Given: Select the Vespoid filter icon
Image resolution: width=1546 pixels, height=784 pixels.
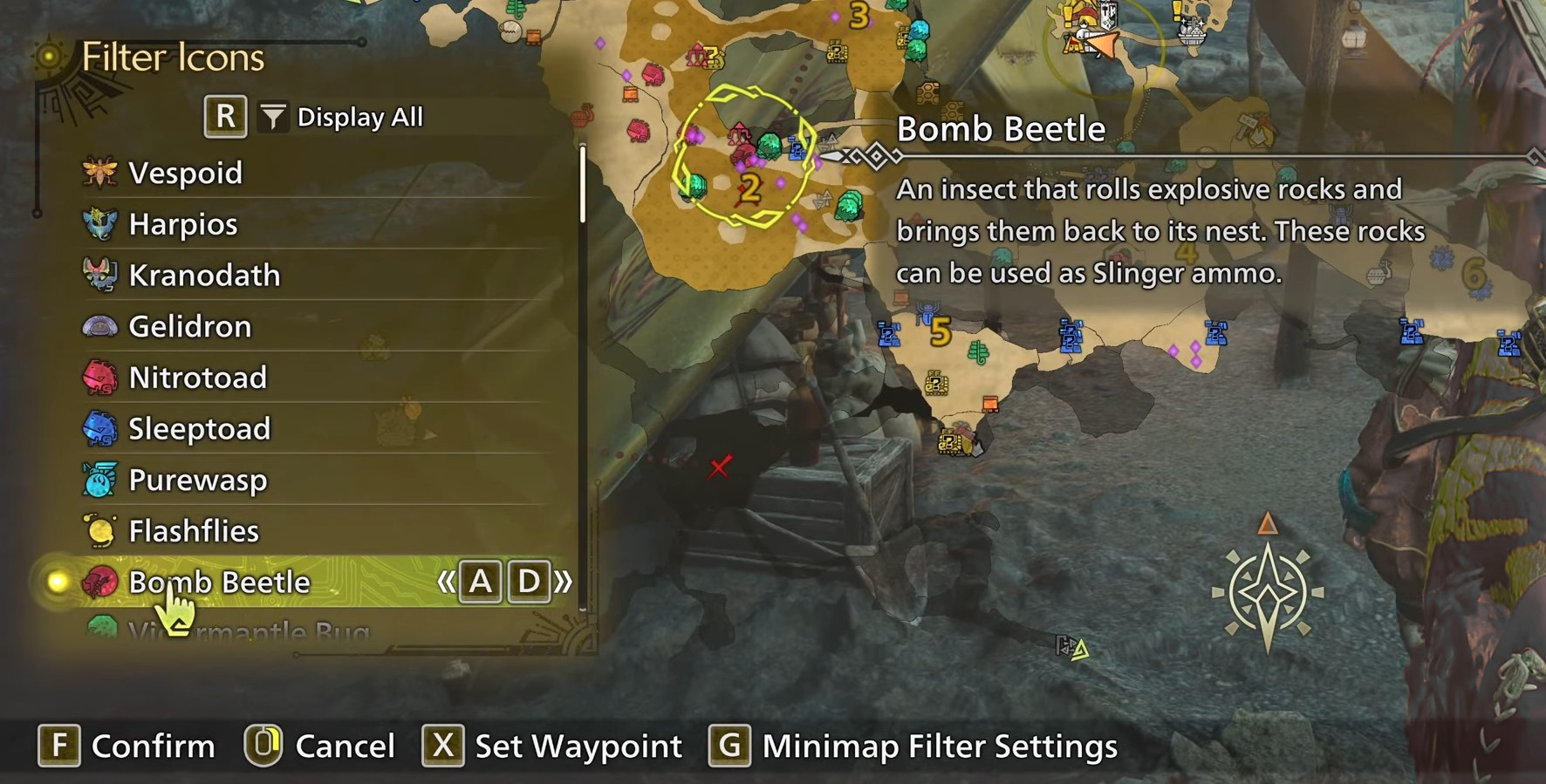Looking at the screenshot, I should coord(100,172).
